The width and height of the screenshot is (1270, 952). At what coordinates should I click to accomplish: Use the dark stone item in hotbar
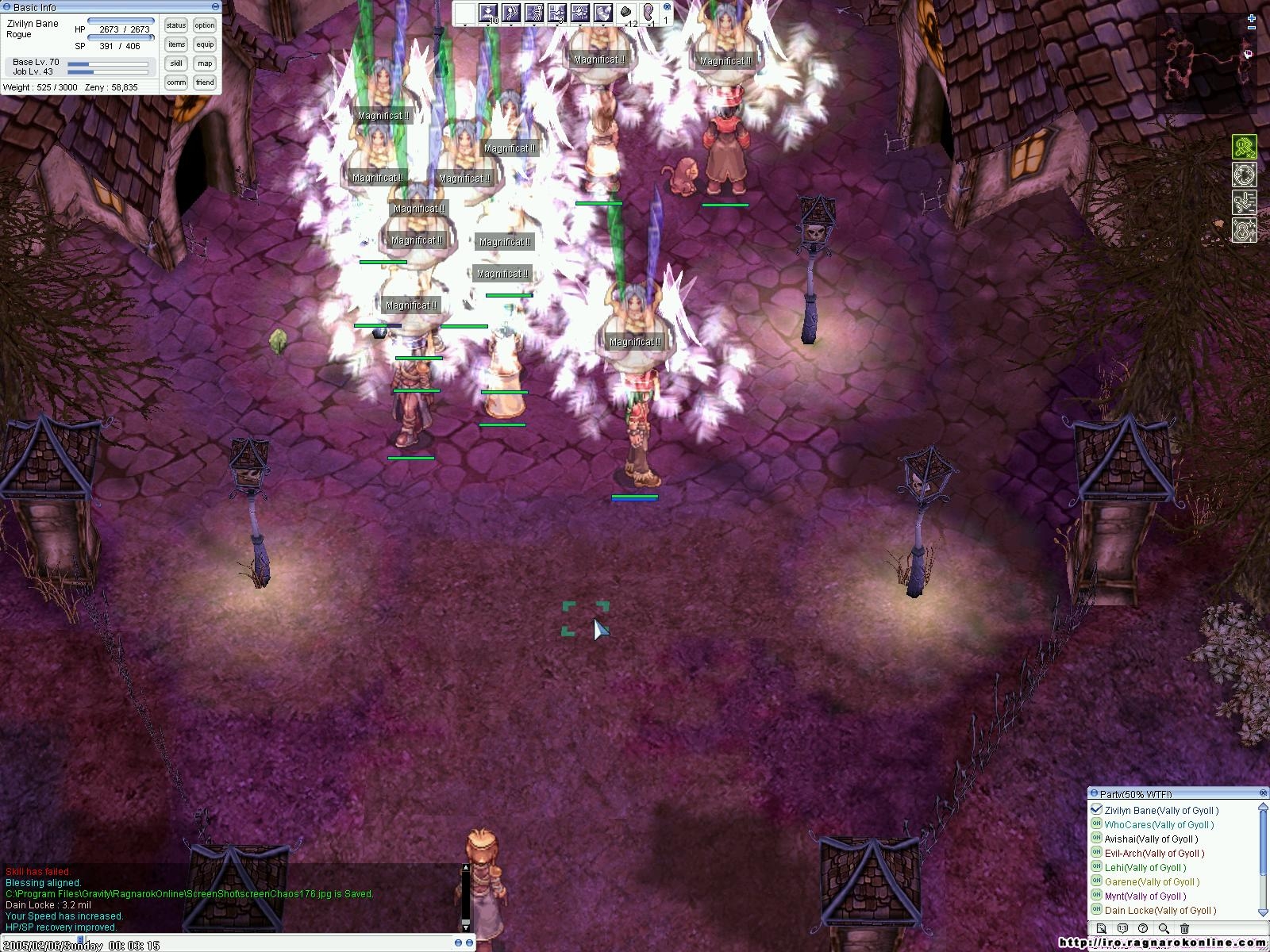[625, 13]
